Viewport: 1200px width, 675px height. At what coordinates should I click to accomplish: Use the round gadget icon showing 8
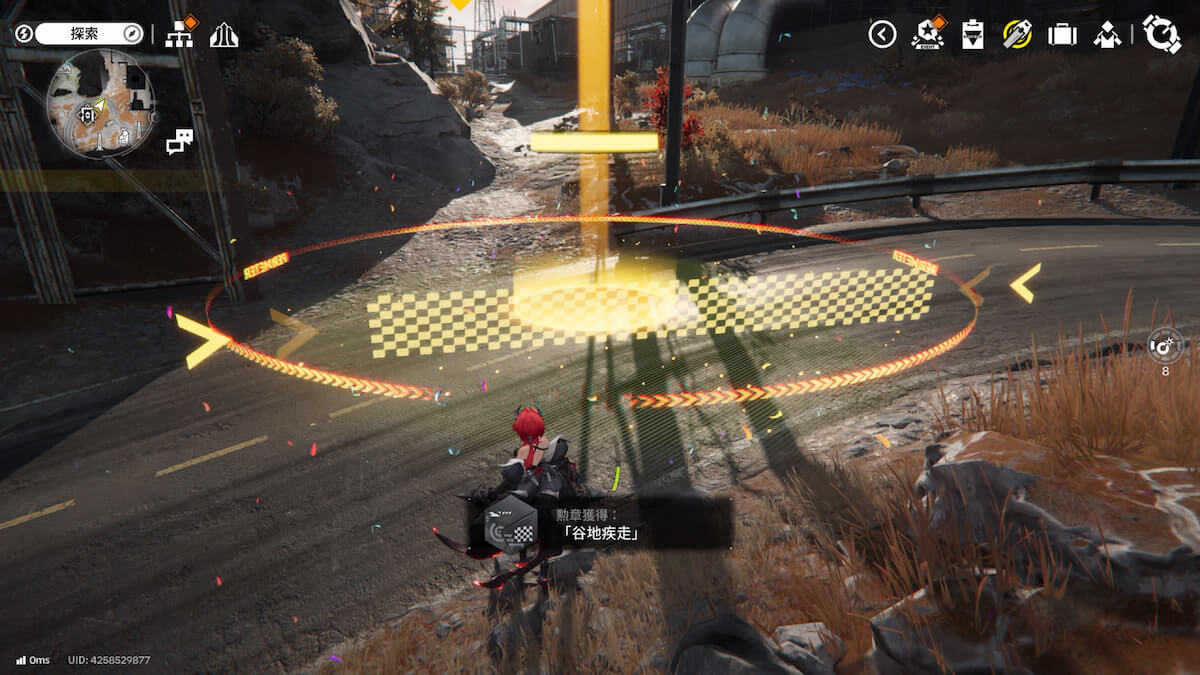pos(1165,346)
